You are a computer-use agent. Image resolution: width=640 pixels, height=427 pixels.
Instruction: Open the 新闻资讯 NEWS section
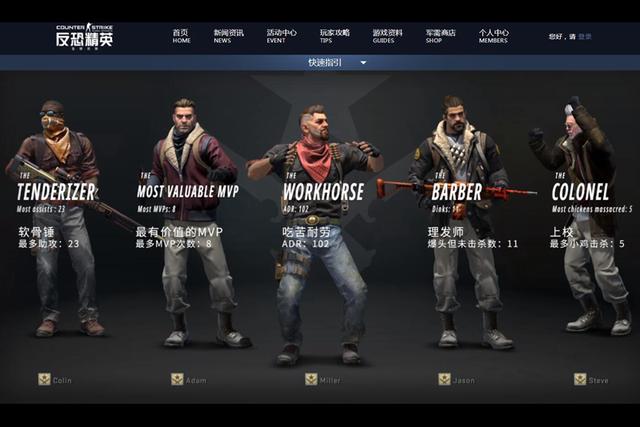(x=227, y=36)
